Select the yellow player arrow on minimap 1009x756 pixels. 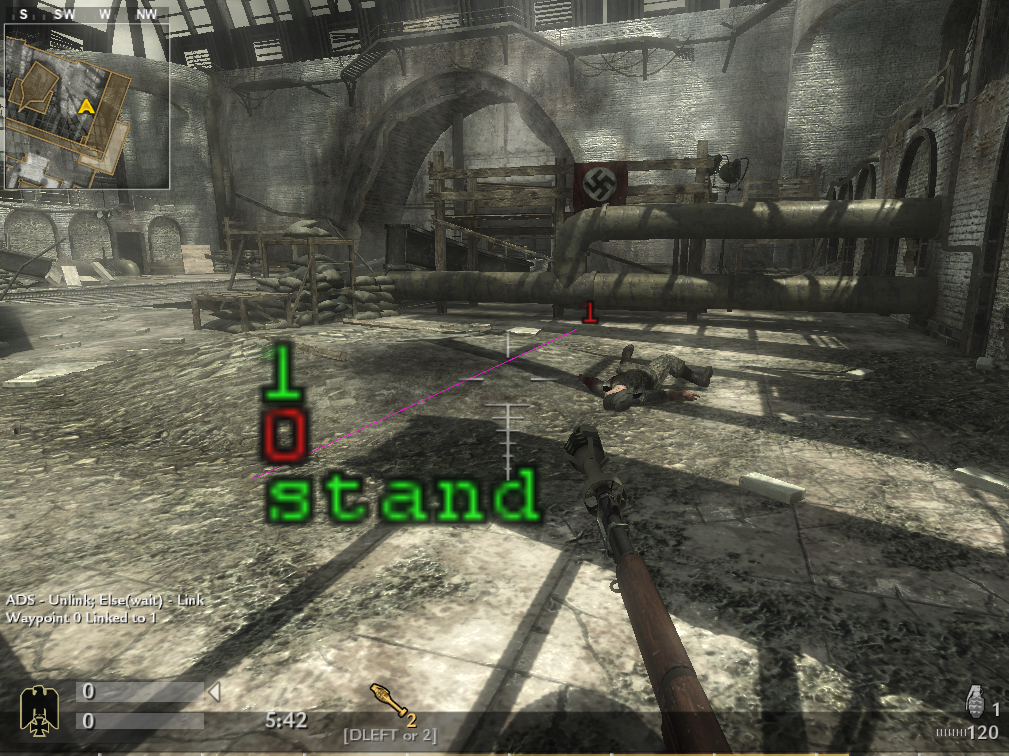pos(87,106)
